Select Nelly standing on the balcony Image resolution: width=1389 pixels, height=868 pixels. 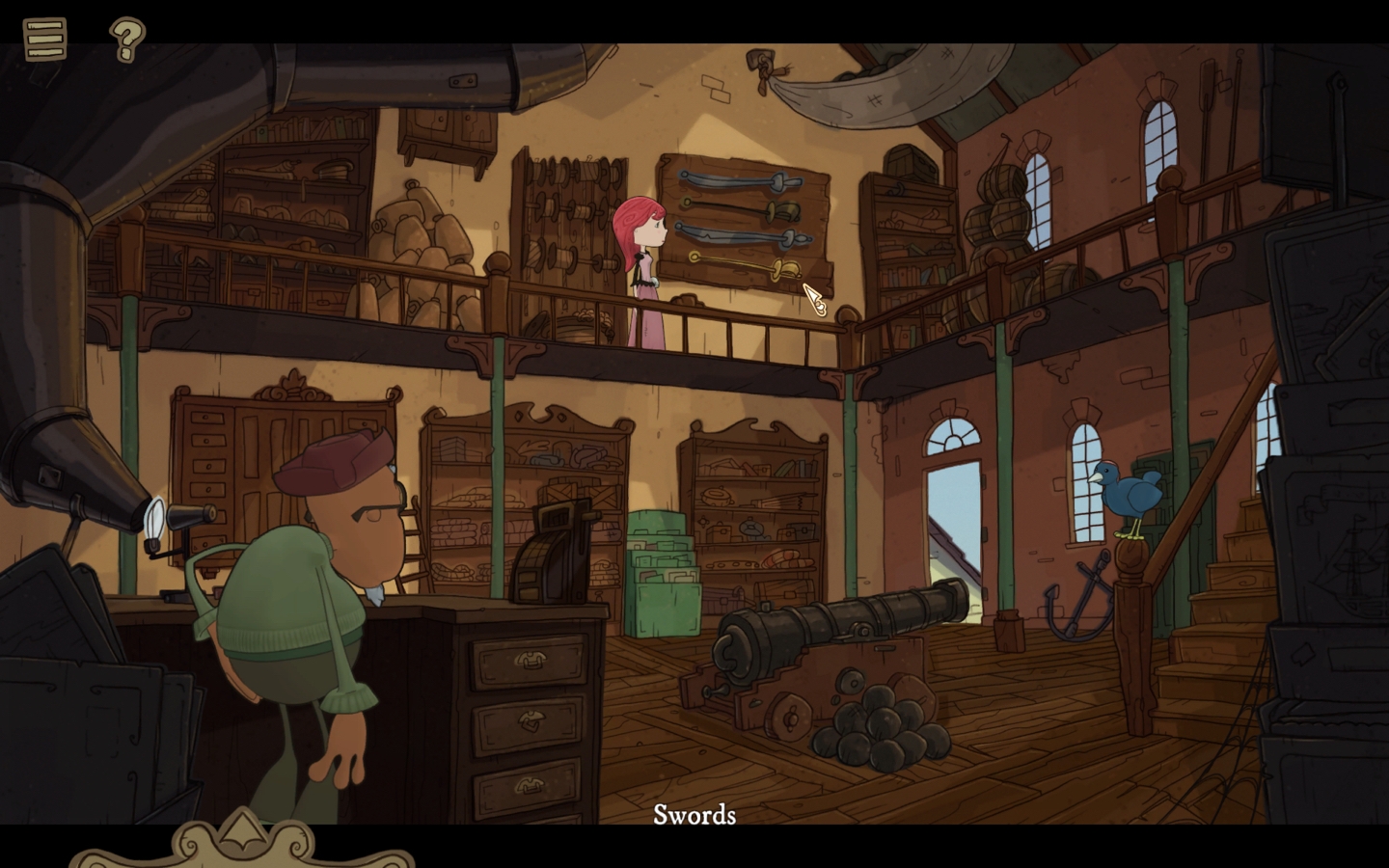(646, 260)
